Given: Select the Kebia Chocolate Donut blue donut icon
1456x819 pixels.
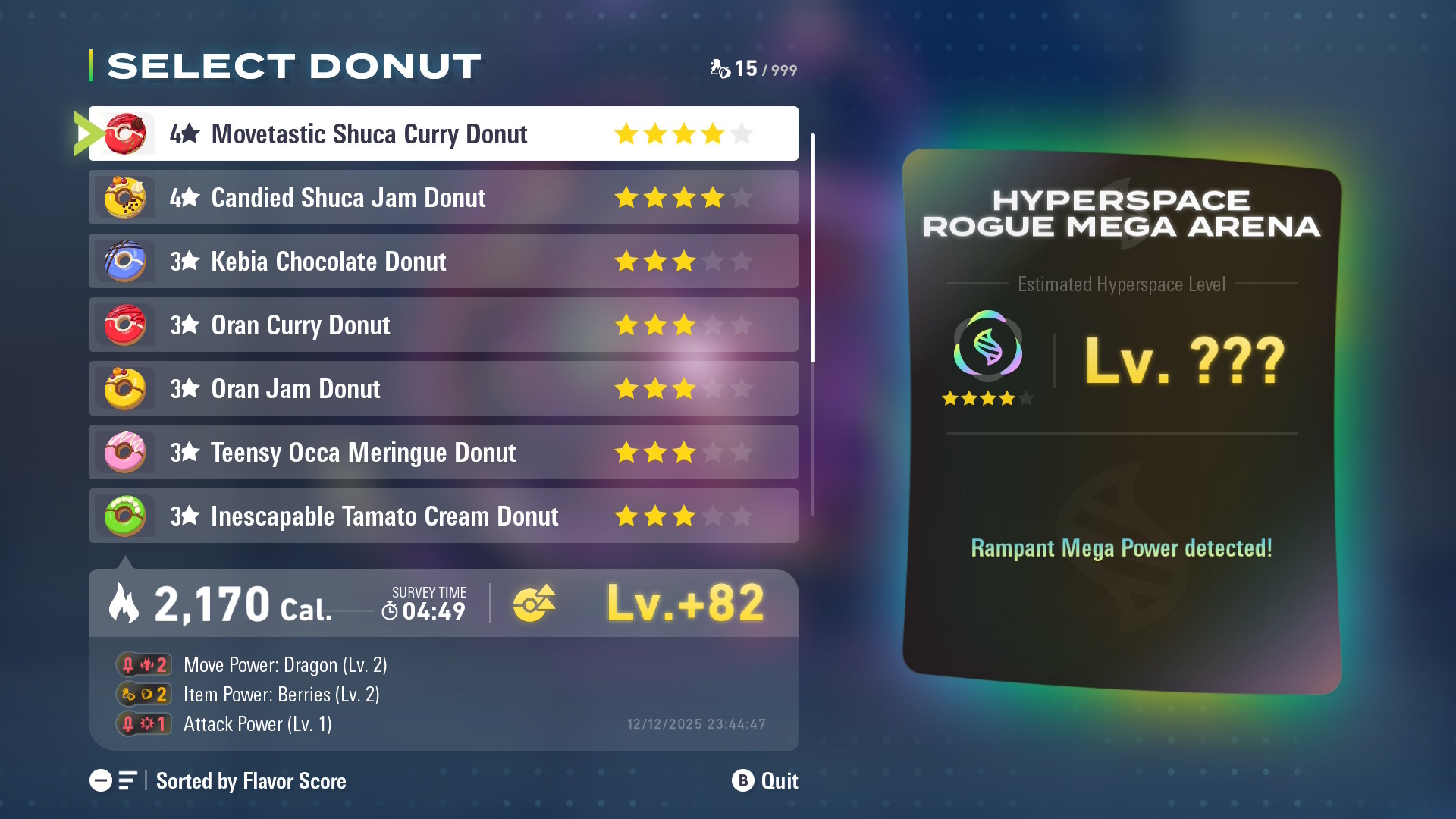Looking at the screenshot, I should pyautogui.click(x=124, y=261).
